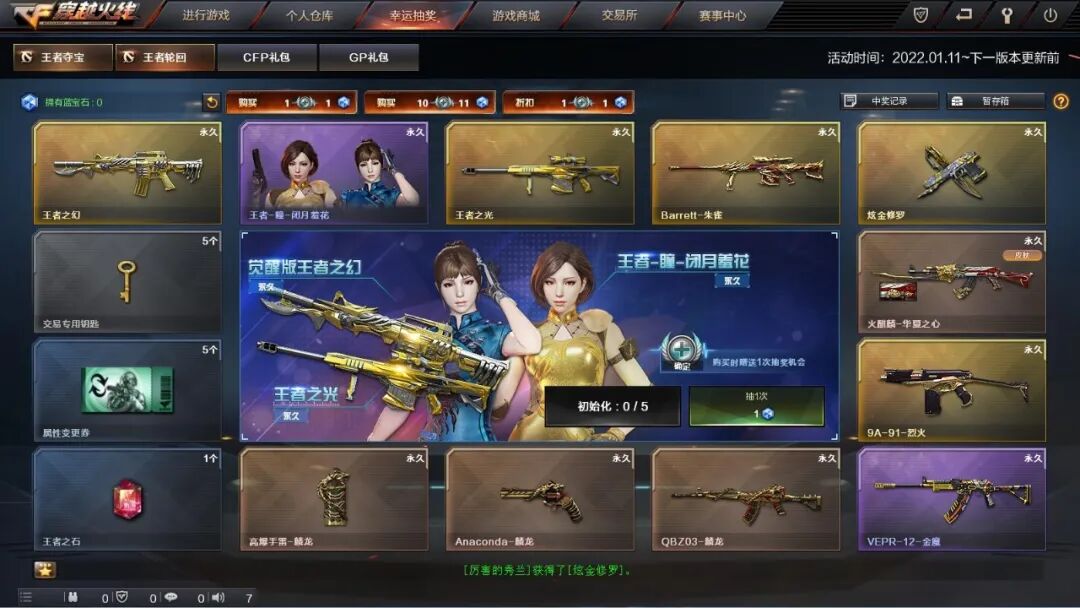The width and height of the screenshot is (1080, 608).
Task: Select the VEPR-12-金鹰 shotgun tile
Action: pos(951,498)
